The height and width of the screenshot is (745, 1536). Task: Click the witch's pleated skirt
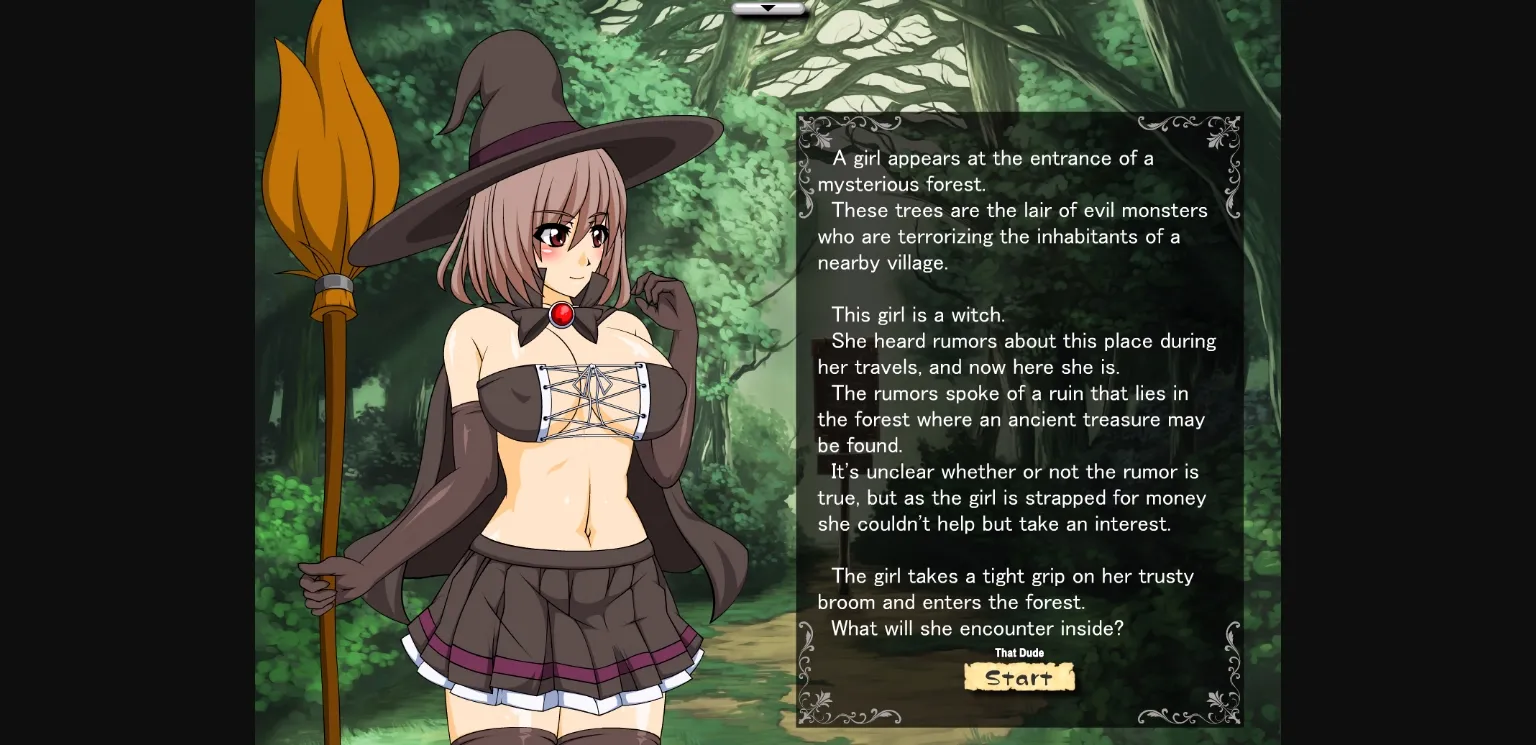[560, 610]
